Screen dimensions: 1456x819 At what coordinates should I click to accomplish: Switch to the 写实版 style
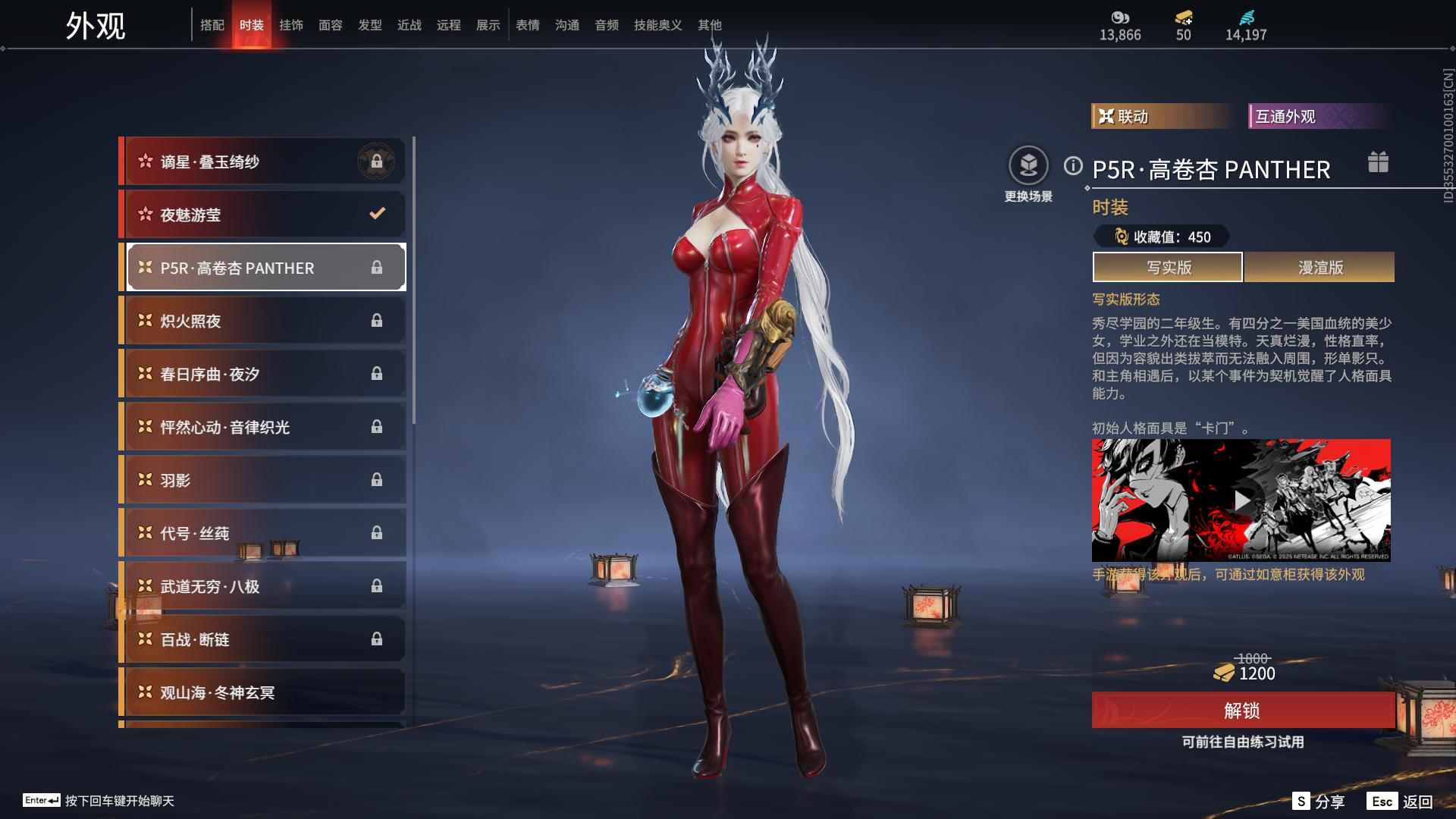(x=1168, y=267)
